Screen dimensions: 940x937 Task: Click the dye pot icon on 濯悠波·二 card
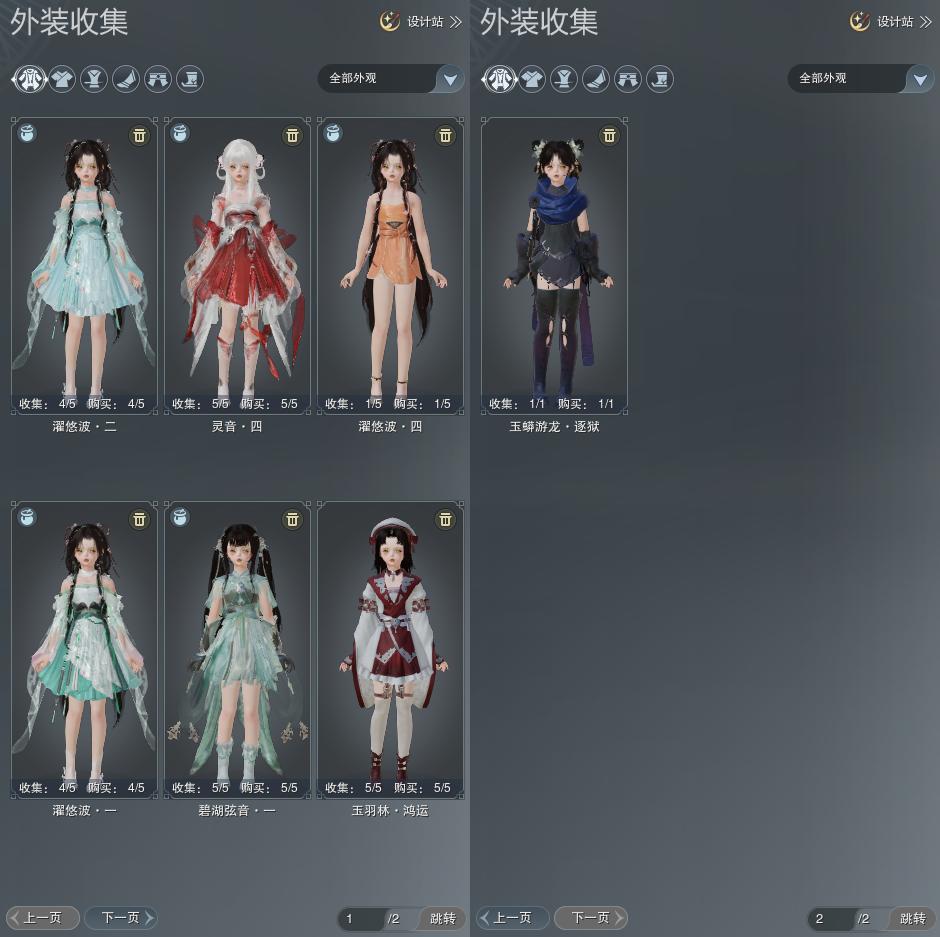tap(27, 133)
